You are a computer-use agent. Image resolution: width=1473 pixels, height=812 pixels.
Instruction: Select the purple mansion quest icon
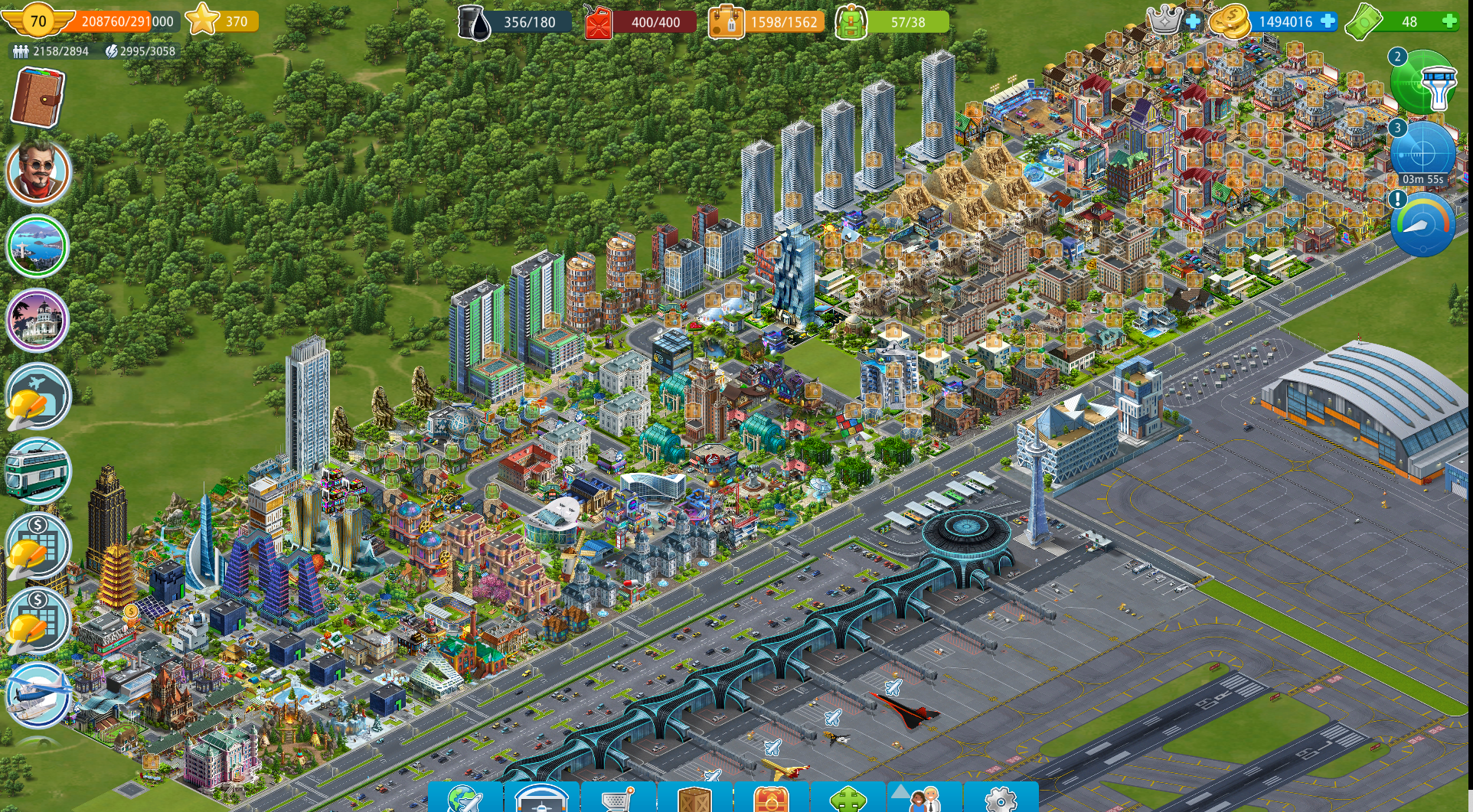tap(38, 320)
